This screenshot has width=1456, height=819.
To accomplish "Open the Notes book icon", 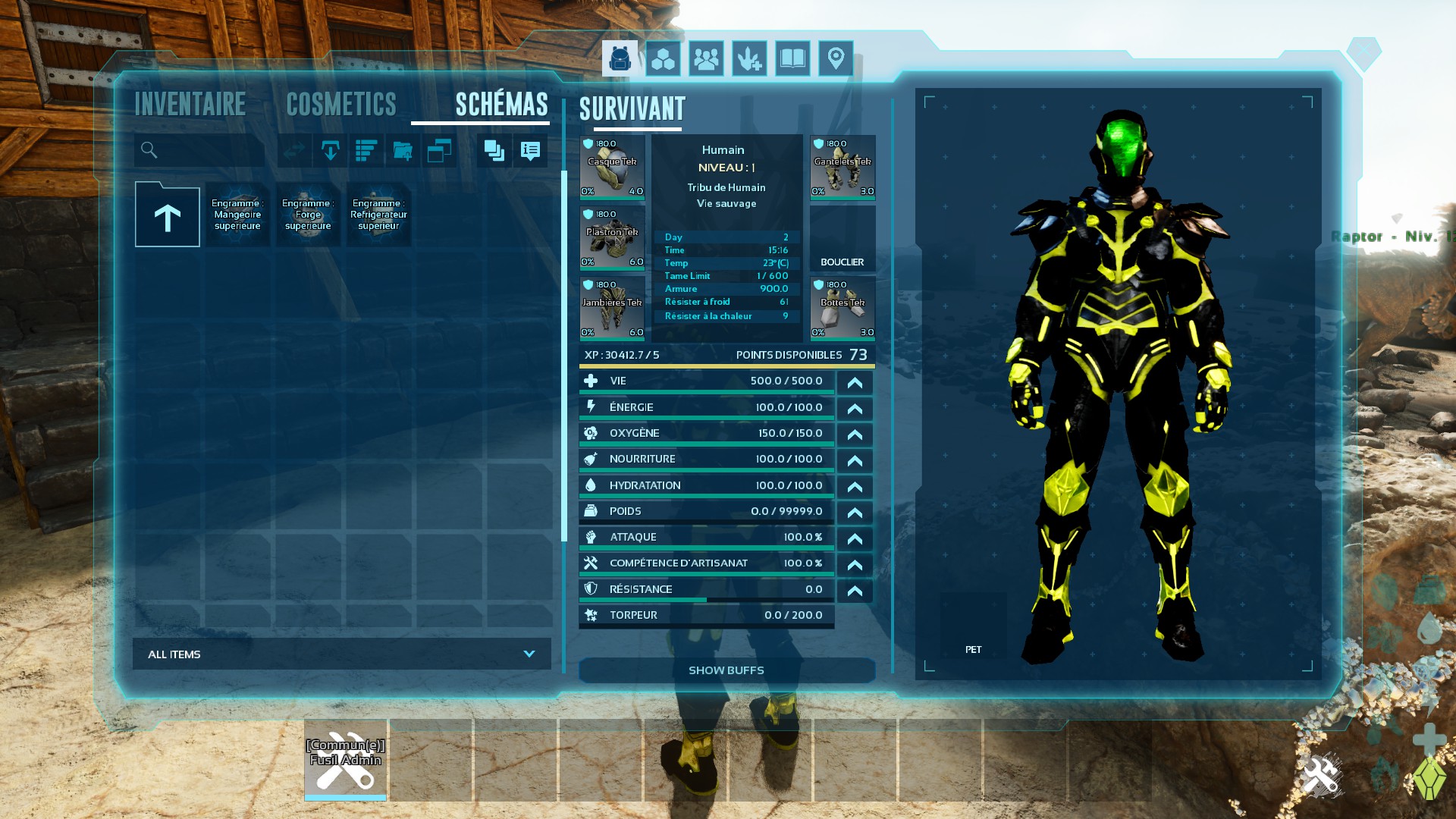I will 792,58.
